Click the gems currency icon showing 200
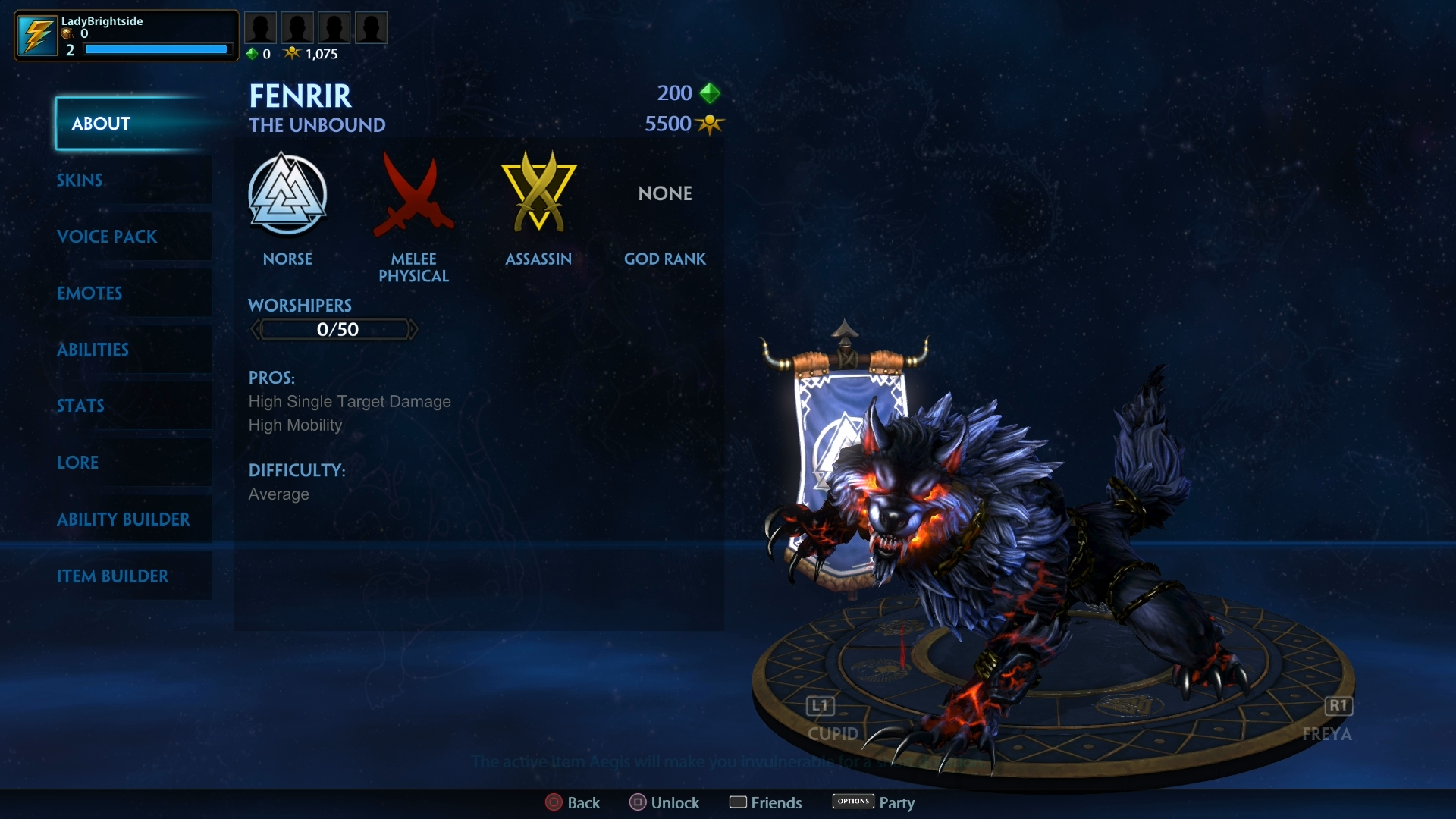The image size is (1456, 819). pos(710,93)
